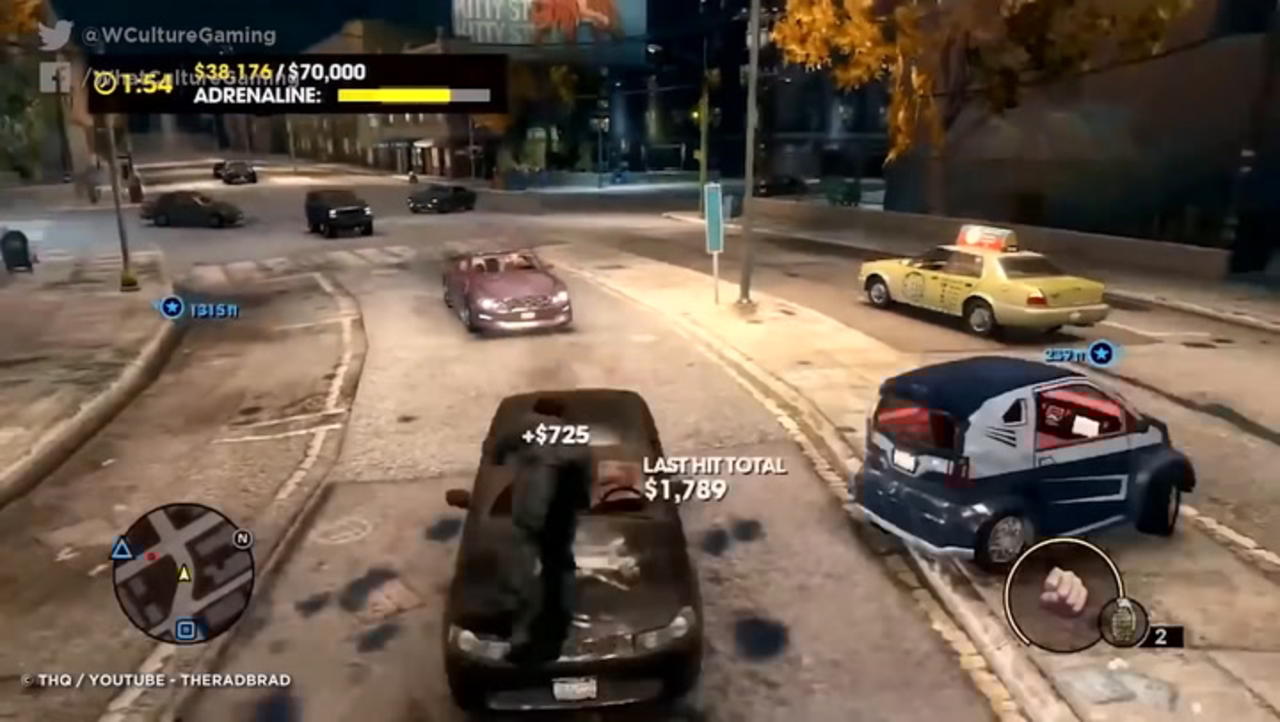Click the star badge near the taxi showing 237ft
This screenshot has height=722, width=1280.
1103,351
